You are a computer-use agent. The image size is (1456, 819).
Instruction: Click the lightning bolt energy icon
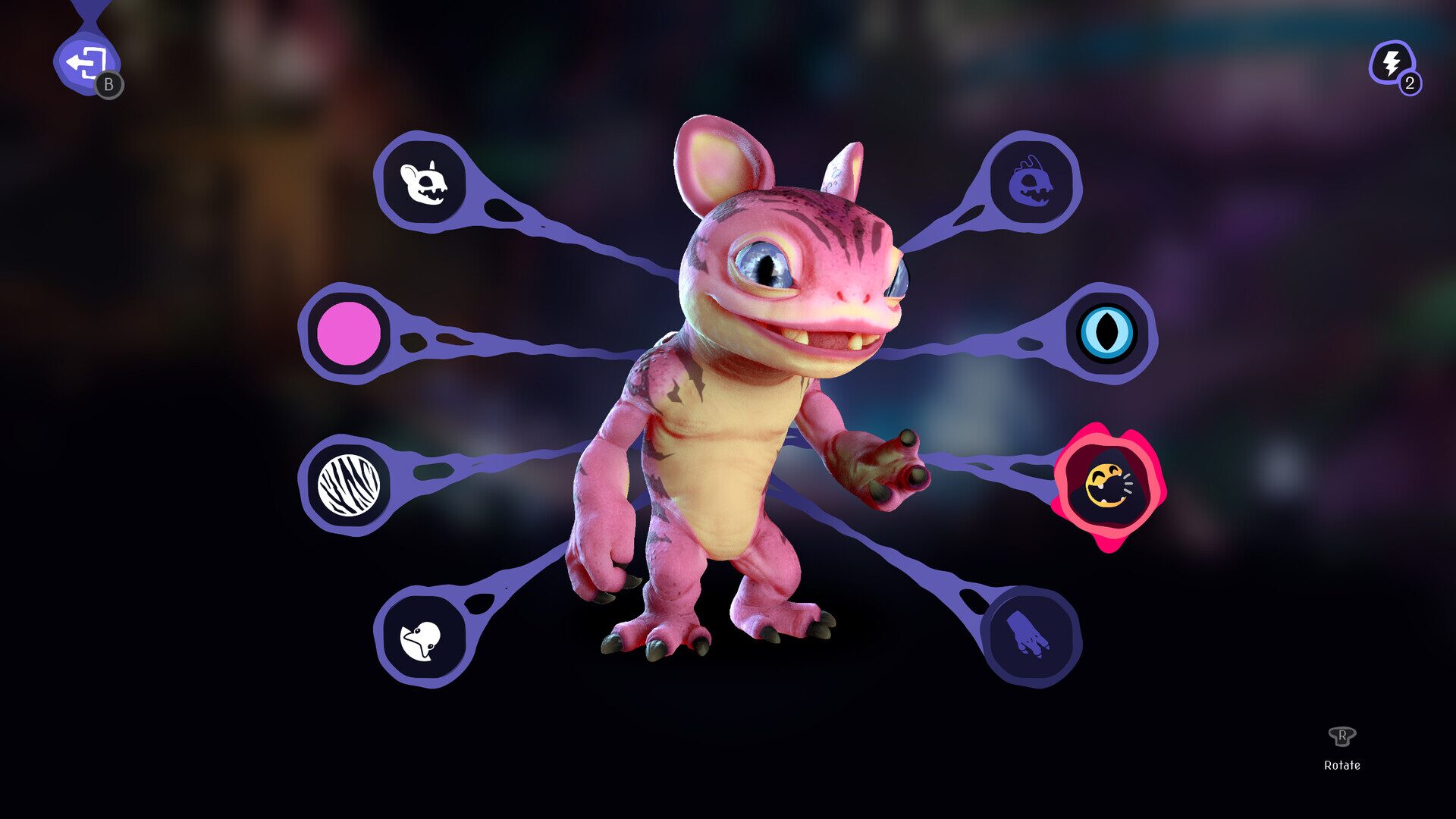1392,64
